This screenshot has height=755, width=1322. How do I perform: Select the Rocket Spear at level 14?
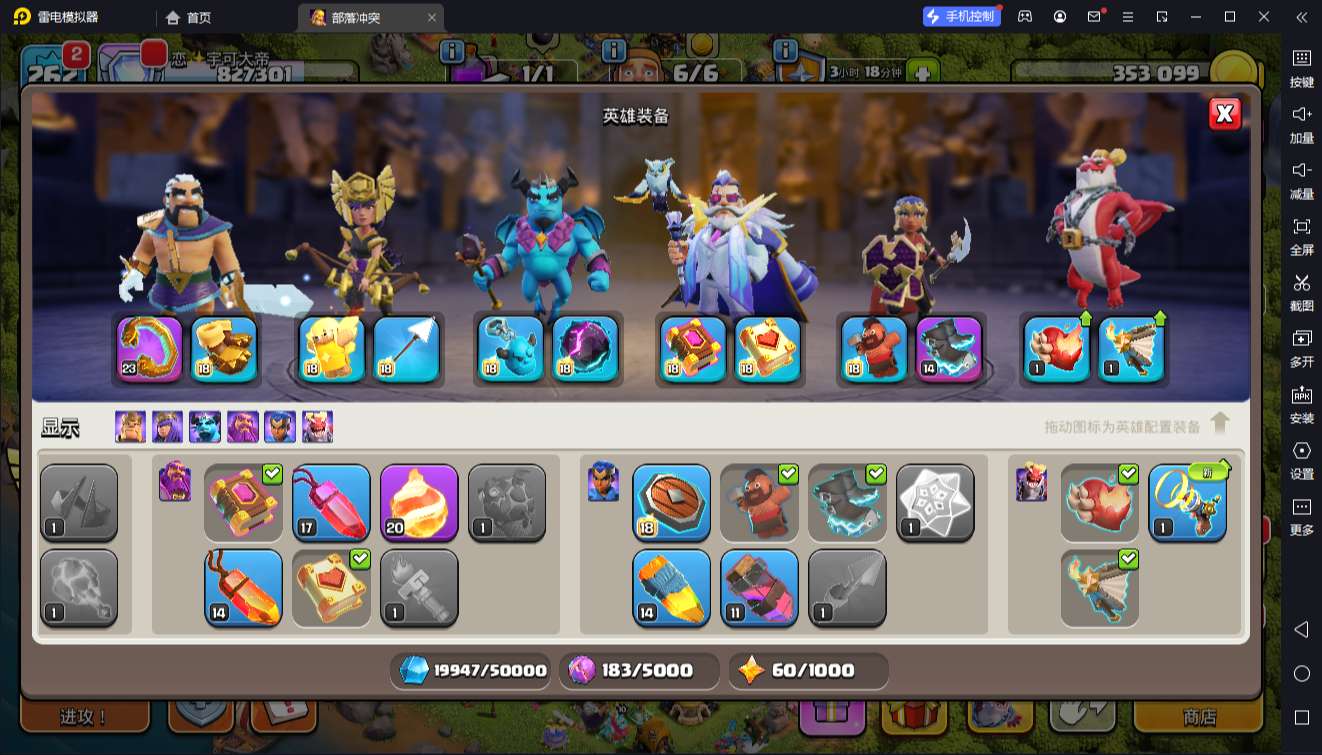[671, 588]
